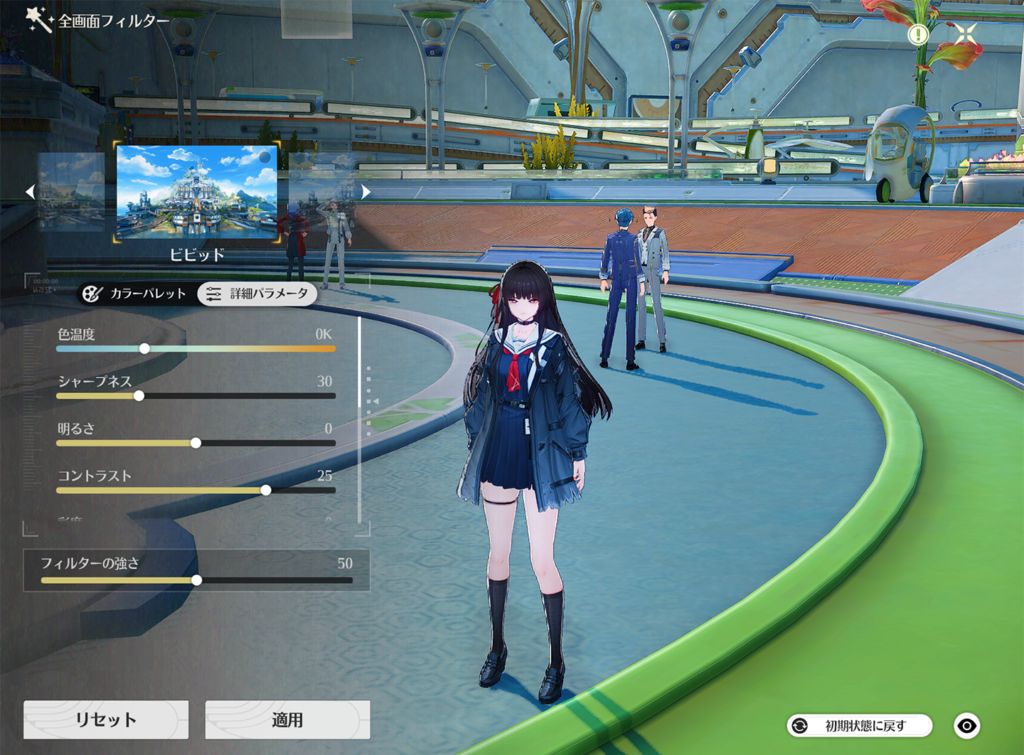This screenshot has height=755, width=1024.
Task: Adjust the コントラスト contrast slider
Action: click(x=266, y=490)
